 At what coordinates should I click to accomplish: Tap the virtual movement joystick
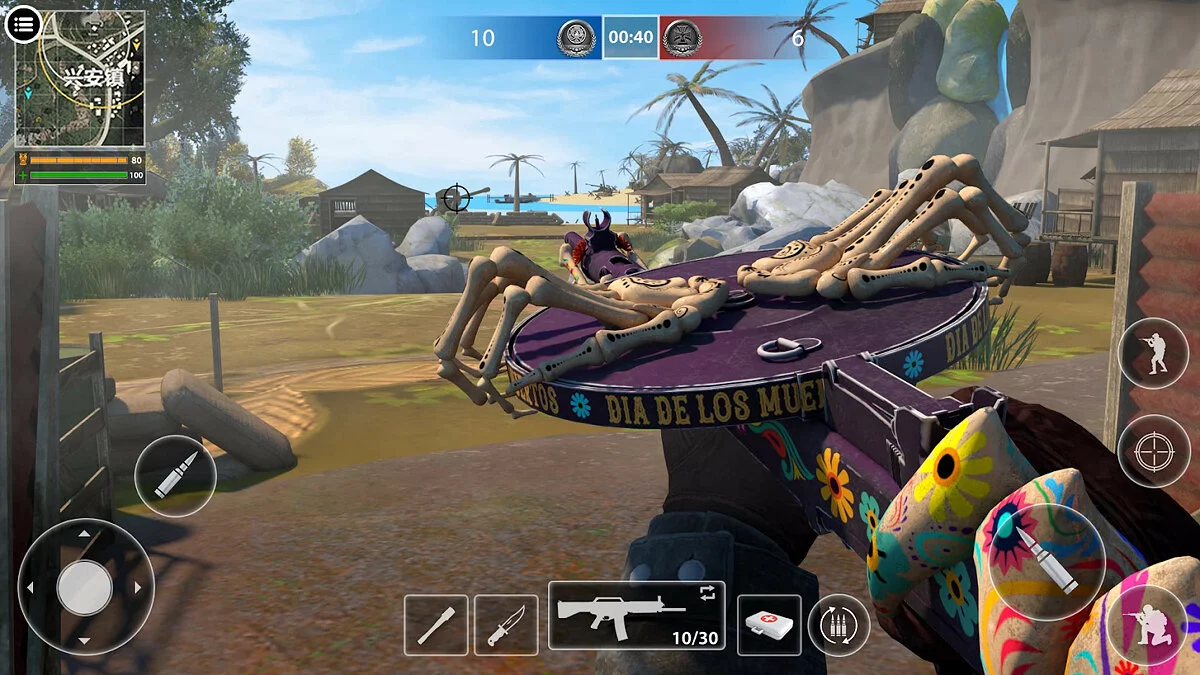click(x=85, y=587)
